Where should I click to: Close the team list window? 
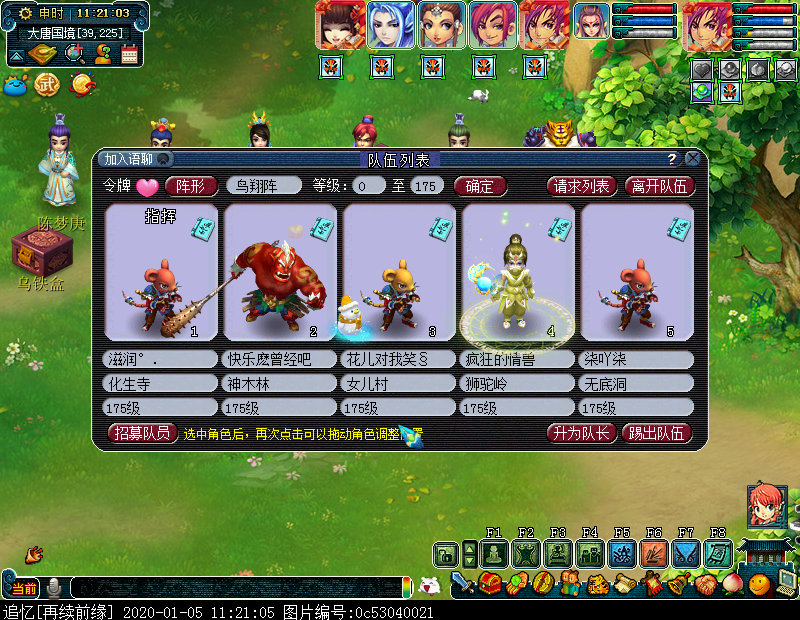coord(692,159)
